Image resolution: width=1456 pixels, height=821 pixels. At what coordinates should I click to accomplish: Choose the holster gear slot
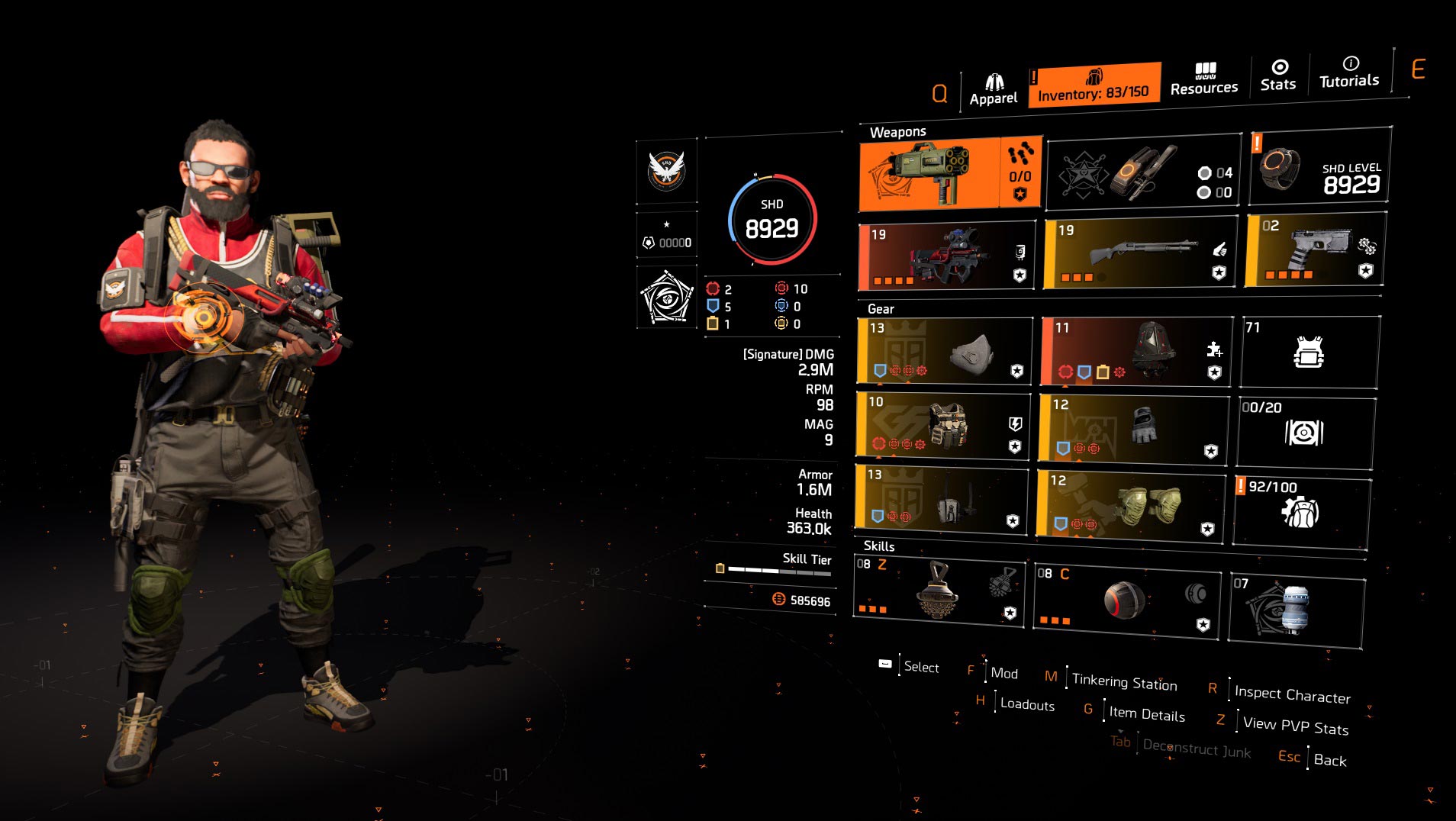point(941,498)
